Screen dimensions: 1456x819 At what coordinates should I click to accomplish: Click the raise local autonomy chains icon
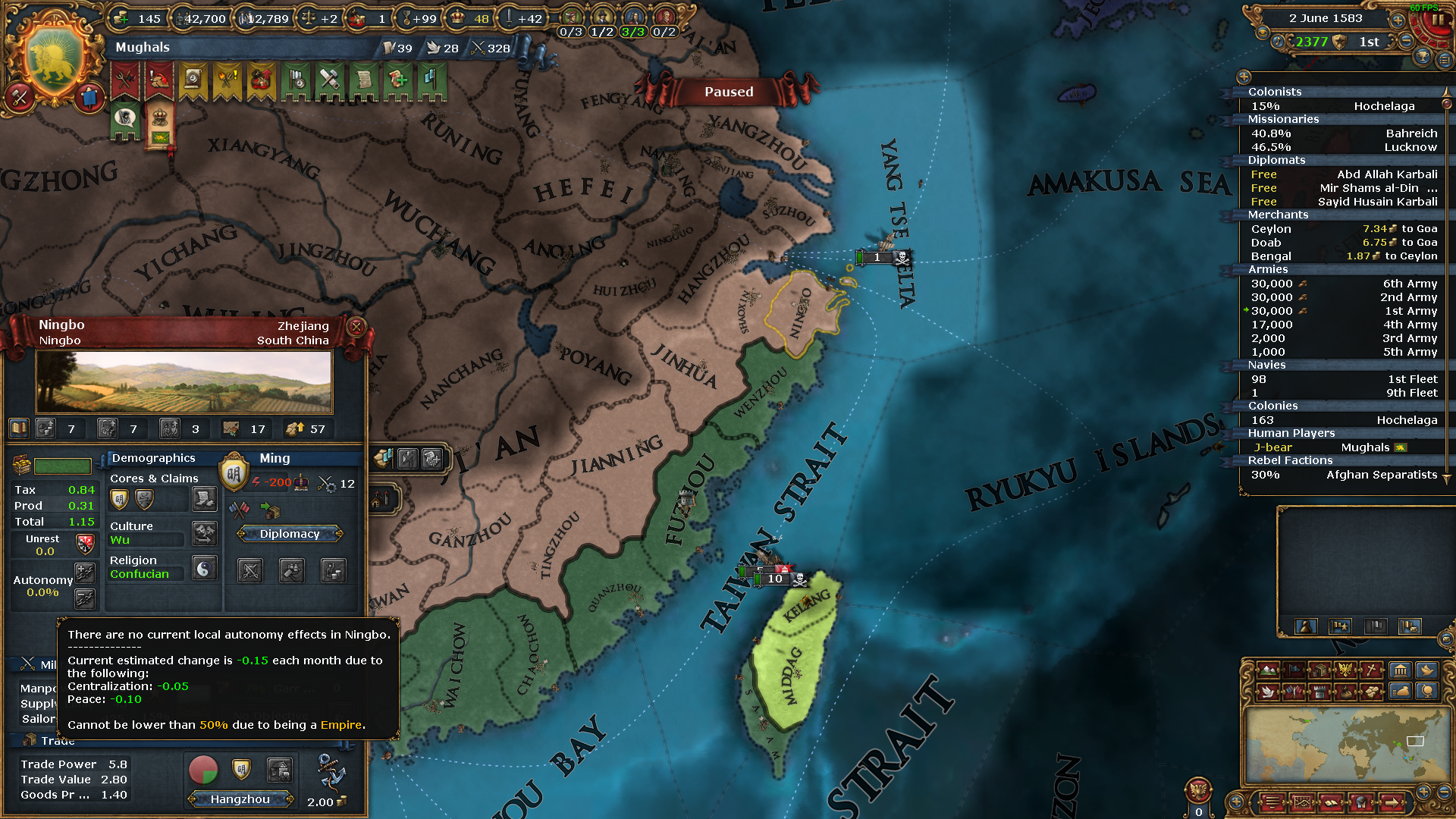click(x=86, y=573)
